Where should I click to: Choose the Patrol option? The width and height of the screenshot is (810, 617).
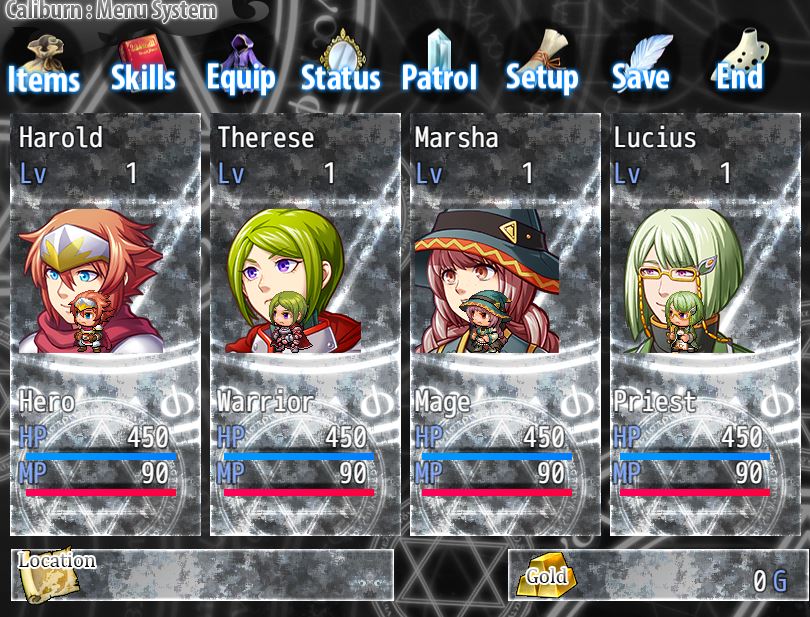click(439, 66)
